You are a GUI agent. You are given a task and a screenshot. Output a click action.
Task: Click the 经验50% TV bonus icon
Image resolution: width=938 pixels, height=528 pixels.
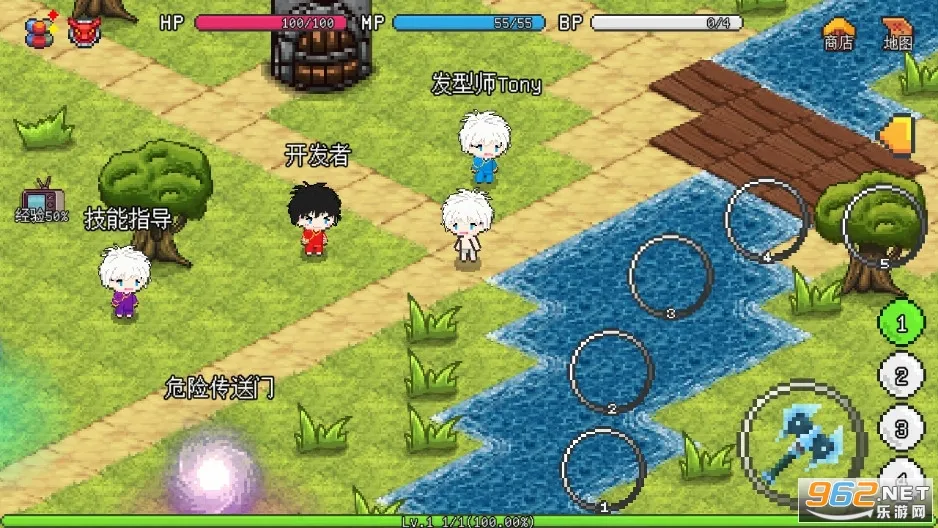pyautogui.click(x=41, y=198)
